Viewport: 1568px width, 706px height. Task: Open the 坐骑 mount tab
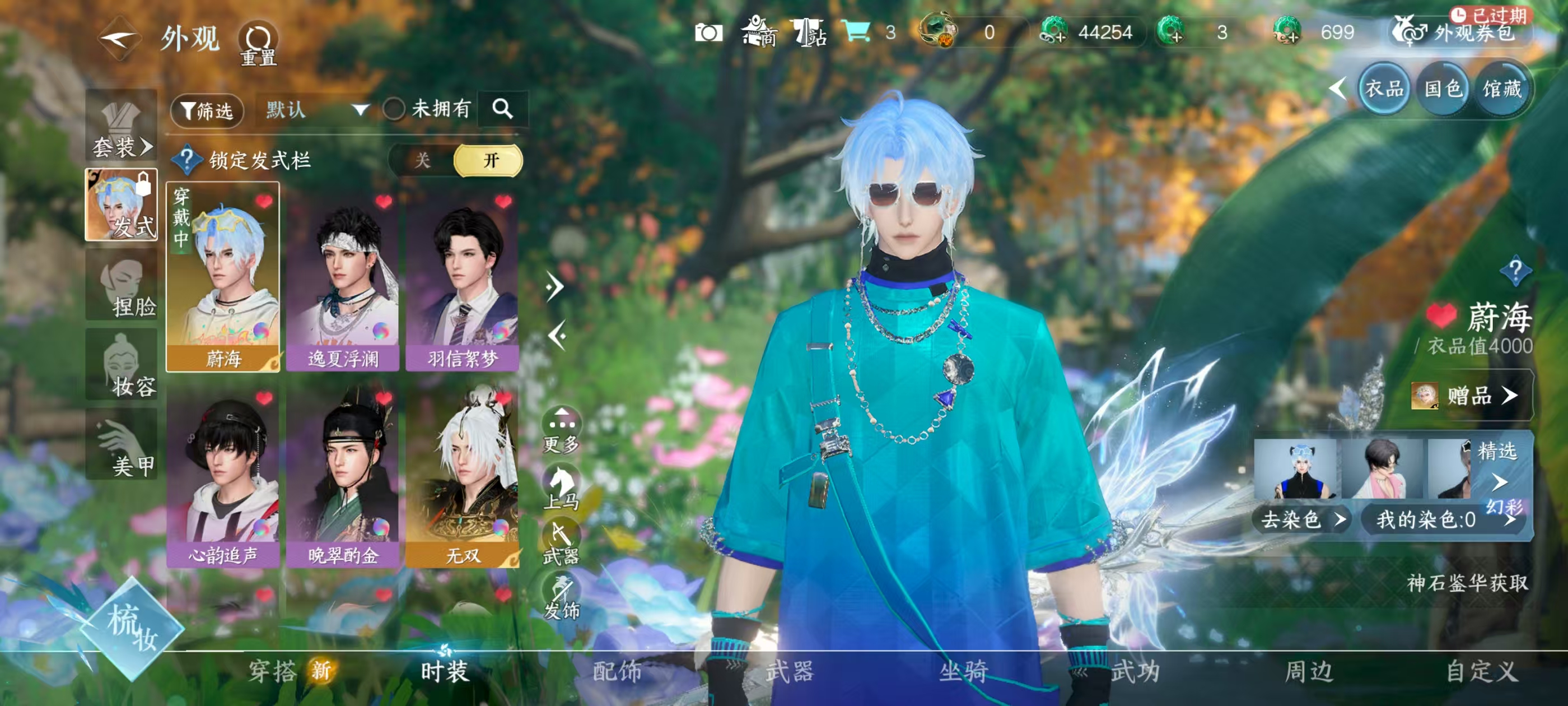[x=963, y=671]
